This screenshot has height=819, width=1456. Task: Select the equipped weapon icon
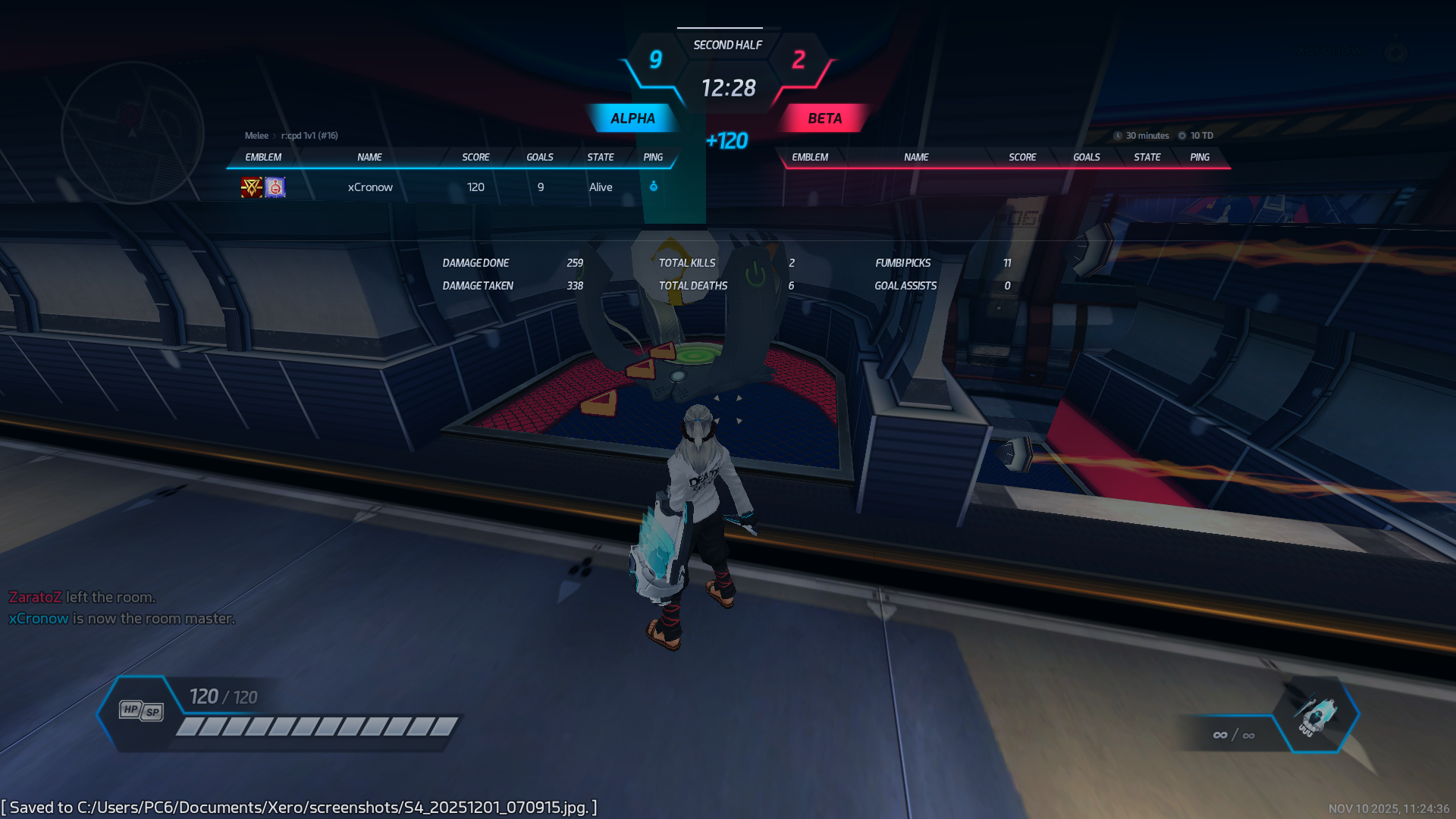1316,714
